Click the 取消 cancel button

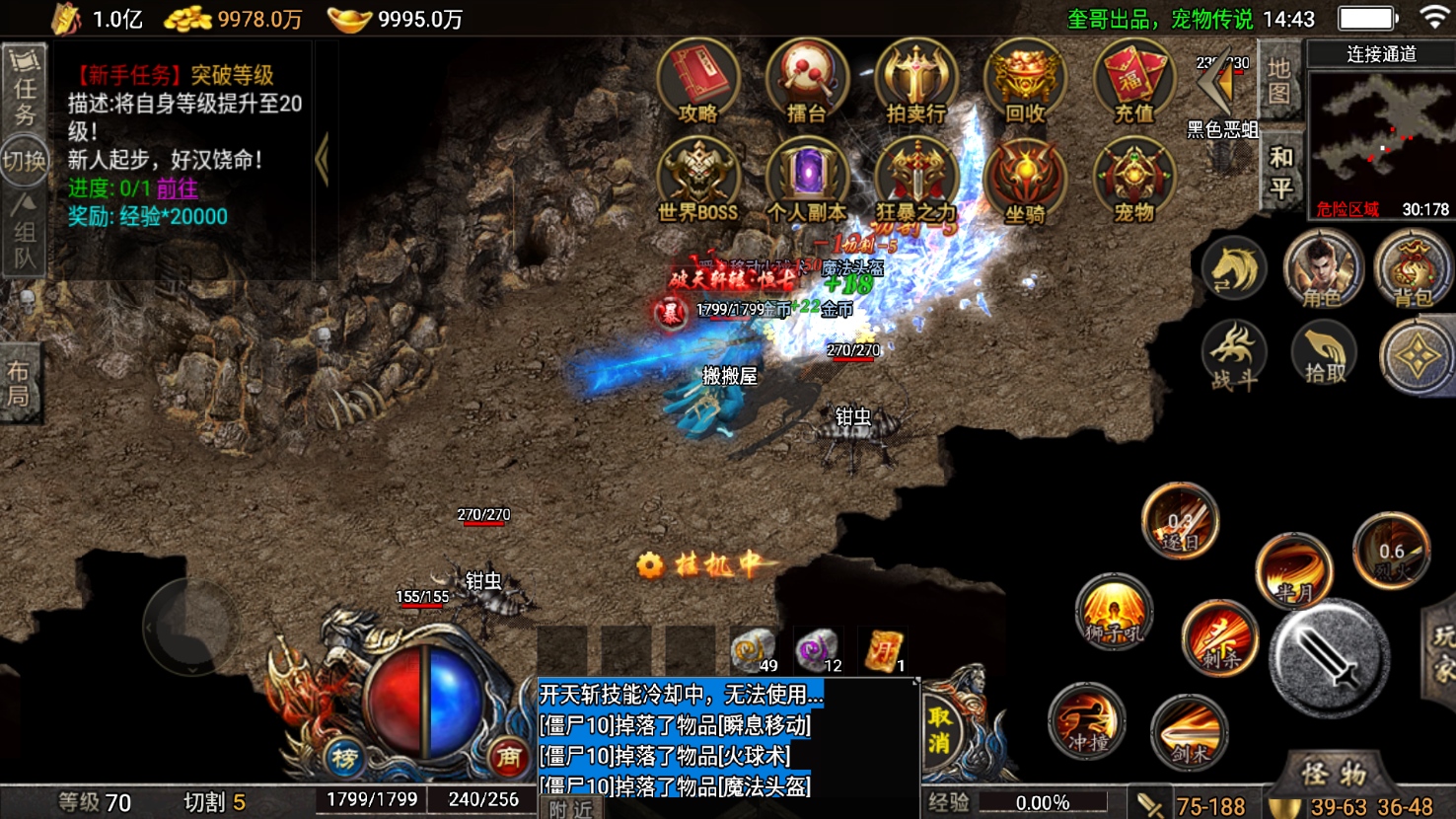939,729
